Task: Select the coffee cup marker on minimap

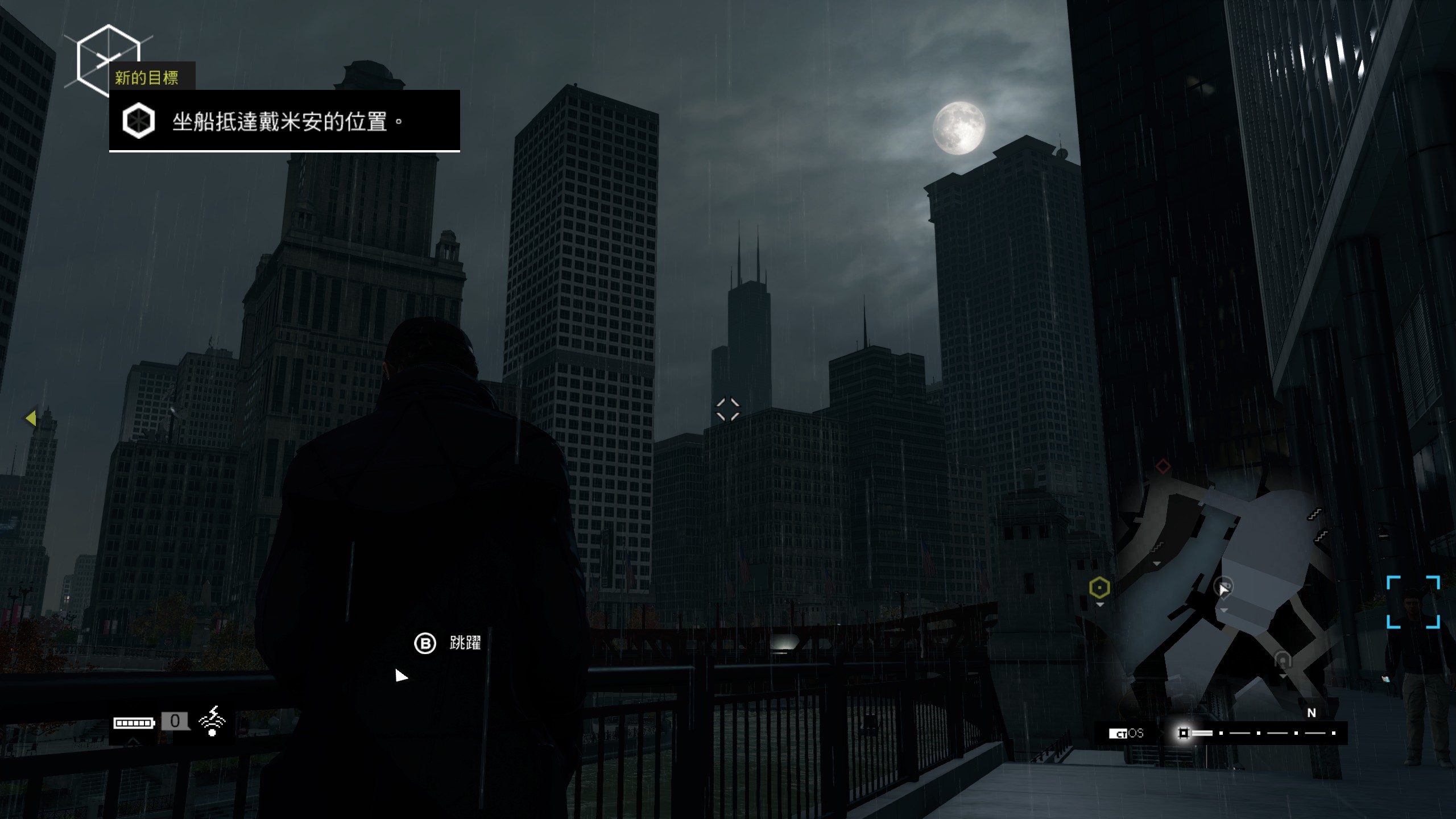Action: 1222,586
